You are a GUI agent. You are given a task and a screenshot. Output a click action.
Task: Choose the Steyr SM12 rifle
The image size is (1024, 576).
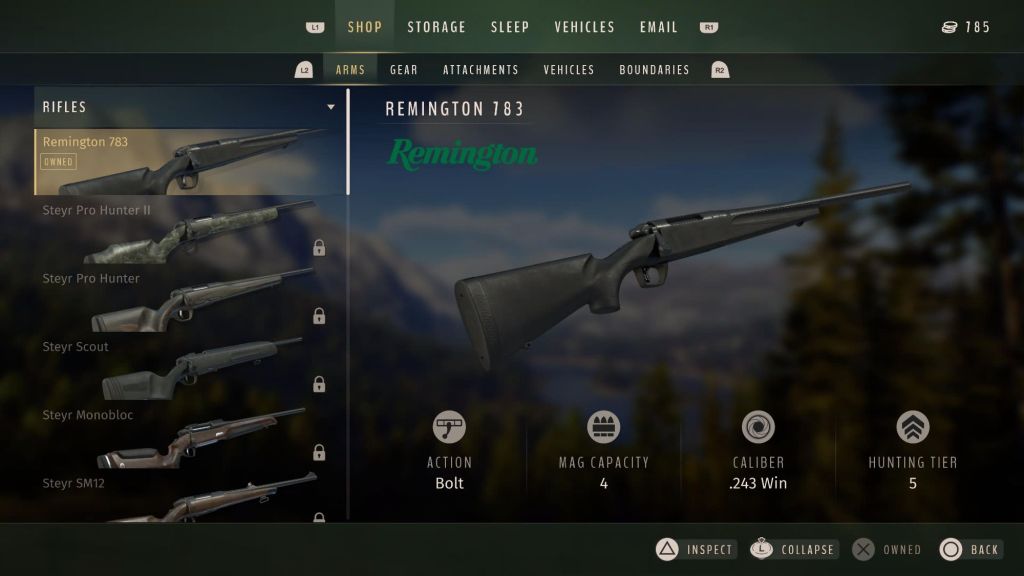[x=190, y=498]
